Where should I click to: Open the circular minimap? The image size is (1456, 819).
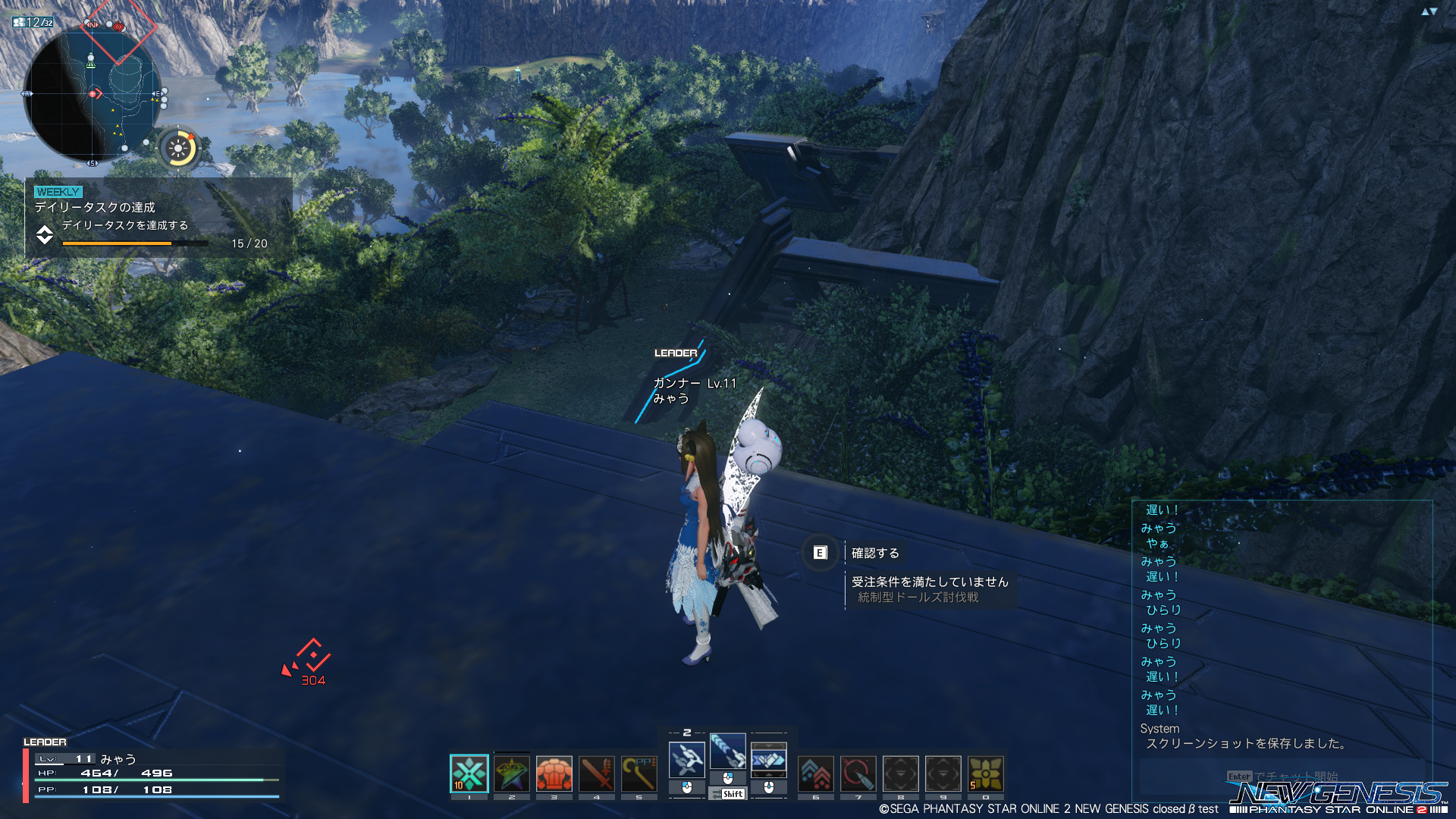click(93, 94)
